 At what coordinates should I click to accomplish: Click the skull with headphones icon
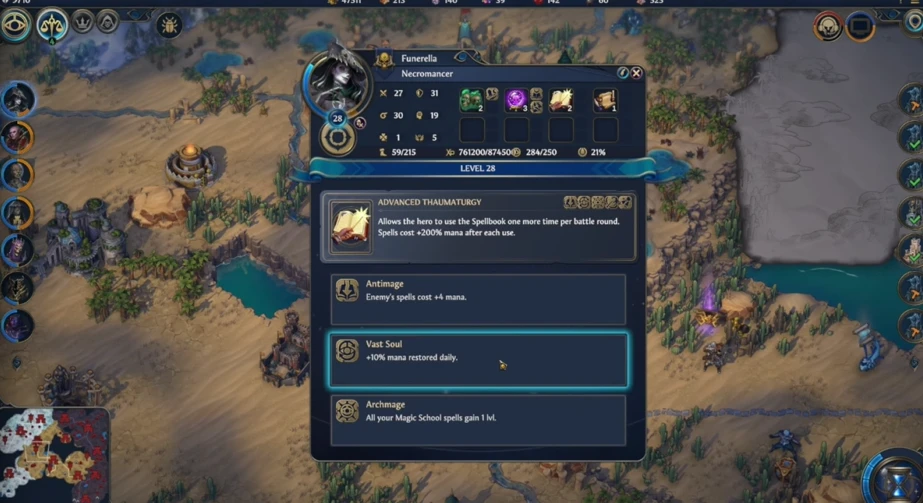pyautogui.click(x=828, y=26)
